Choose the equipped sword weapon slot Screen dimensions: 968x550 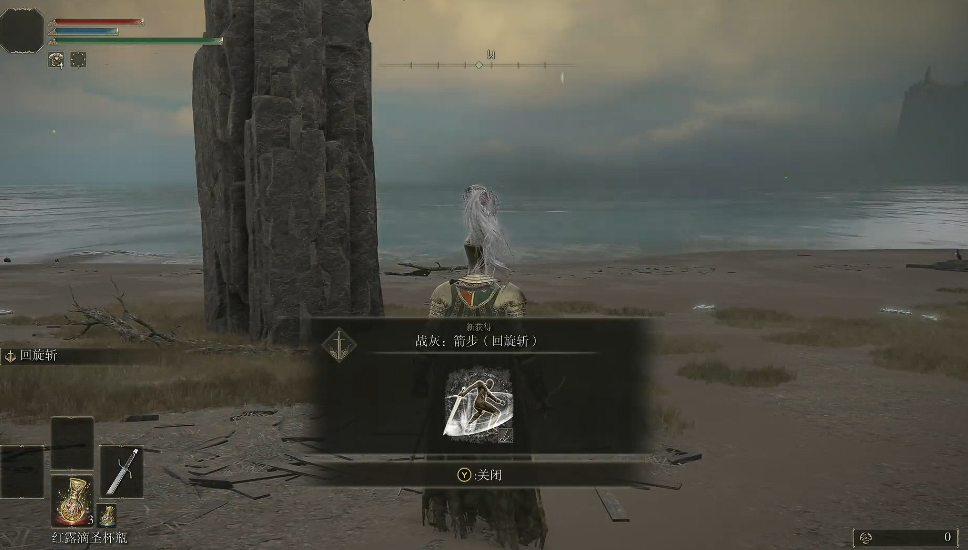pos(121,472)
